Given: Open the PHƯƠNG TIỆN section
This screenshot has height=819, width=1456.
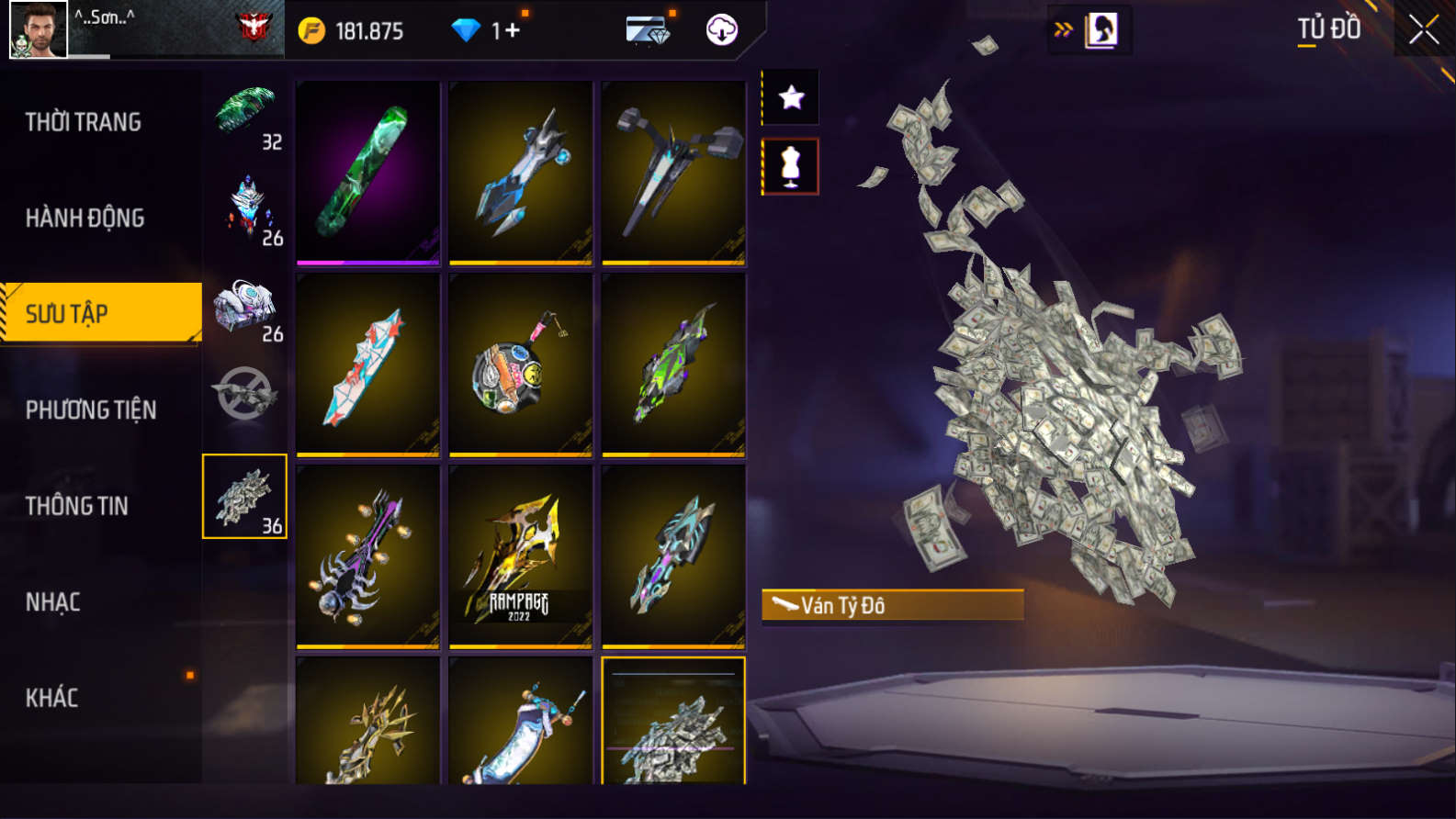Looking at the screenshot, I should [x=91, y=409].
